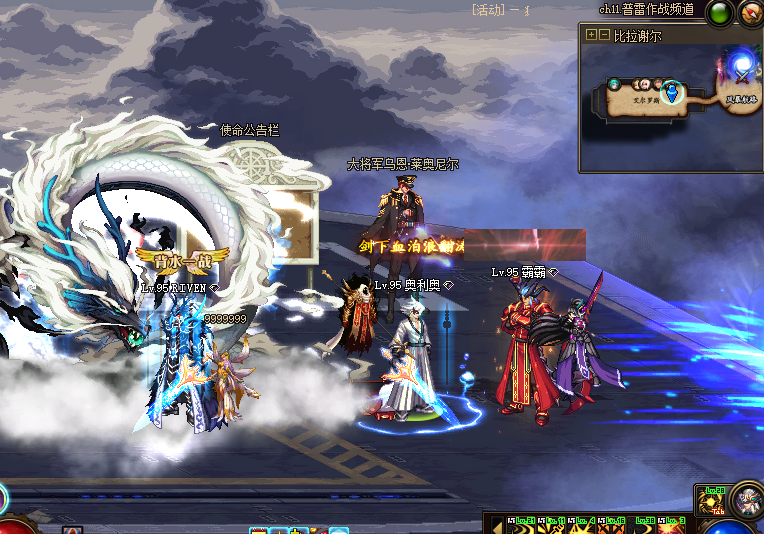Open the compass icon at the top corner
The image size is (764, 534).
pos(751,13)
